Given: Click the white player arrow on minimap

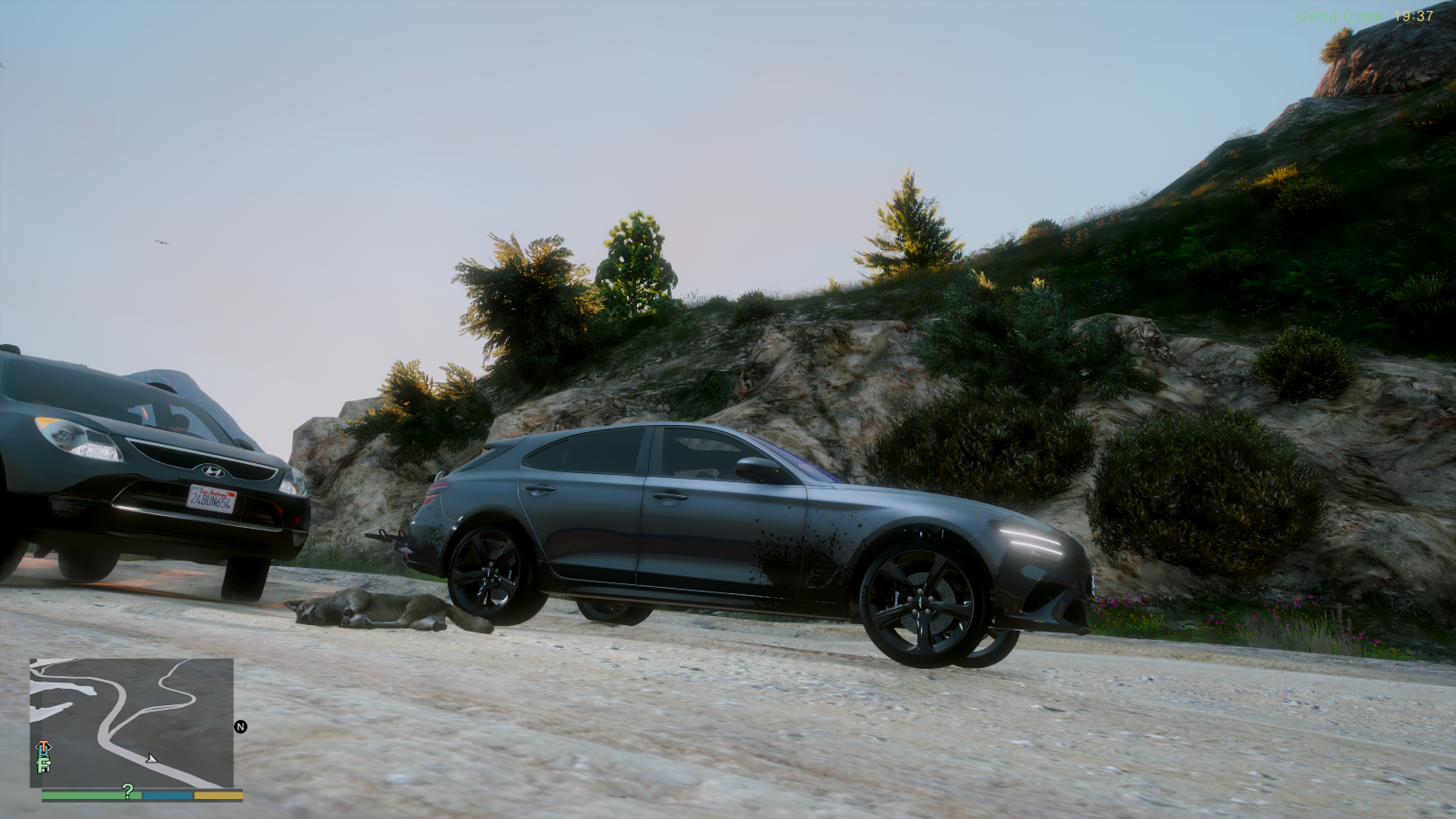Looking at the screenshot, I should point(151,758).
